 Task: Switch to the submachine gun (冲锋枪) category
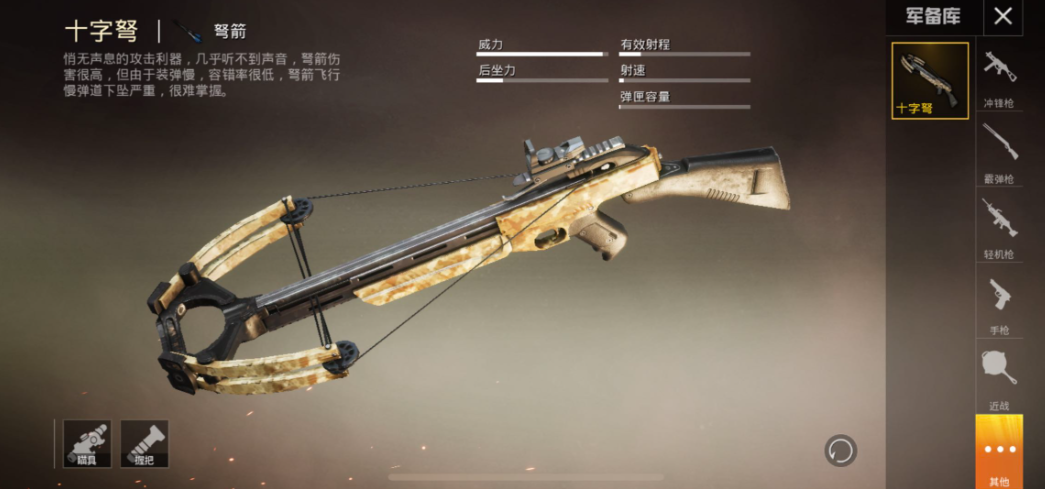[999, 77]
